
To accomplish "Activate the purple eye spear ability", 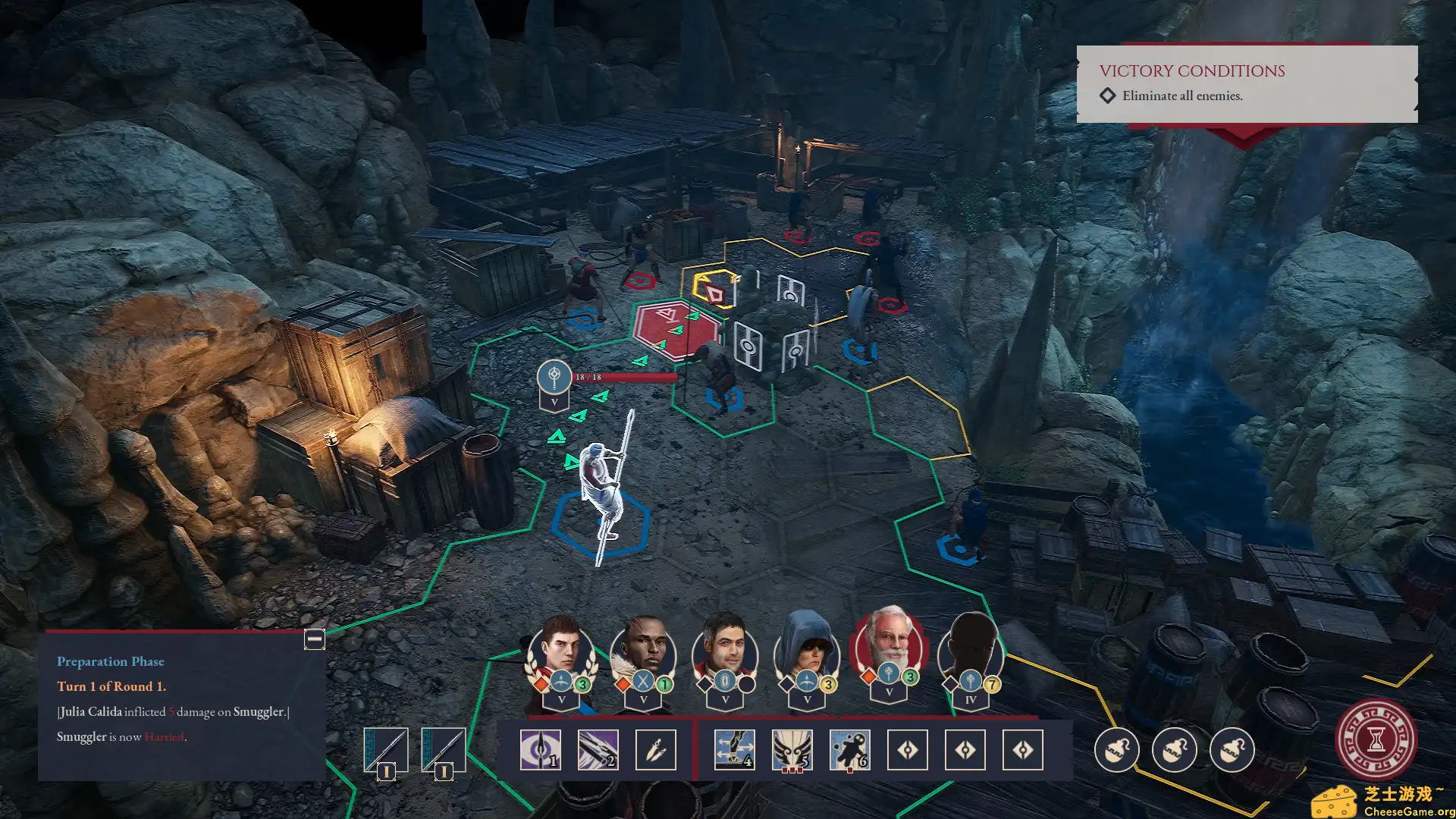I will 540,750.
